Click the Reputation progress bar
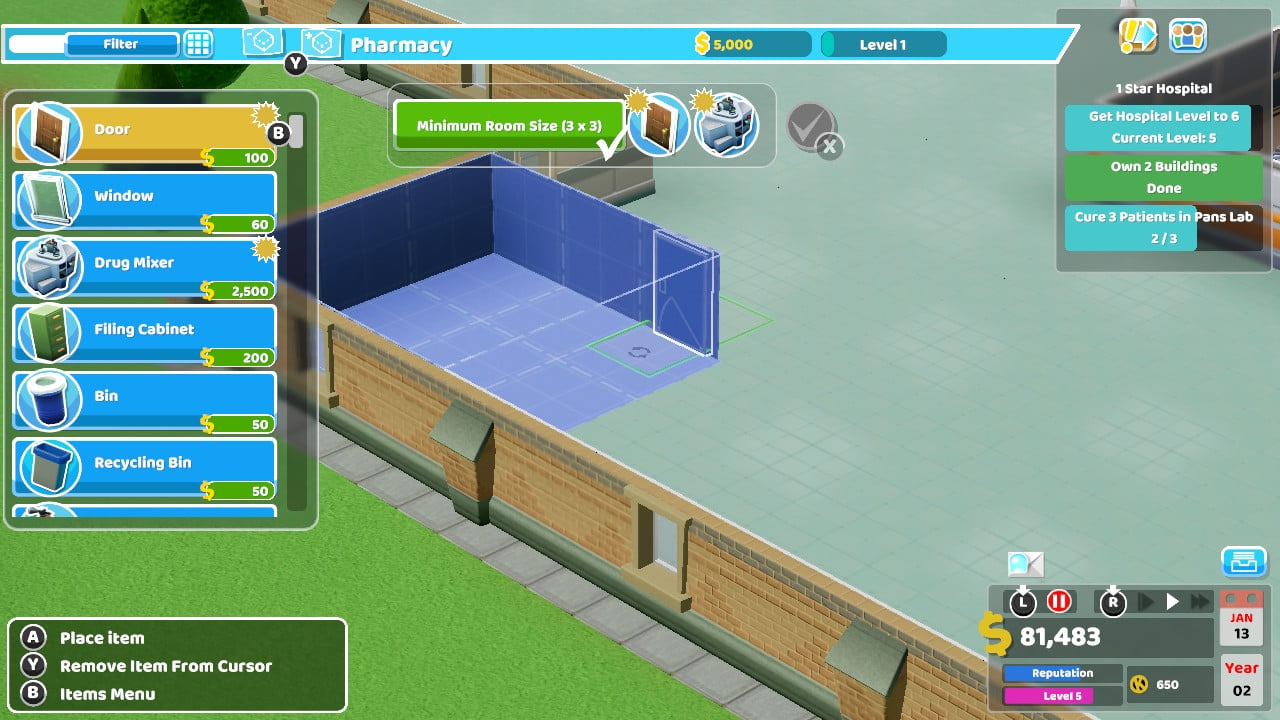Screen dimensions: 1280x720 click(1062, 673)
